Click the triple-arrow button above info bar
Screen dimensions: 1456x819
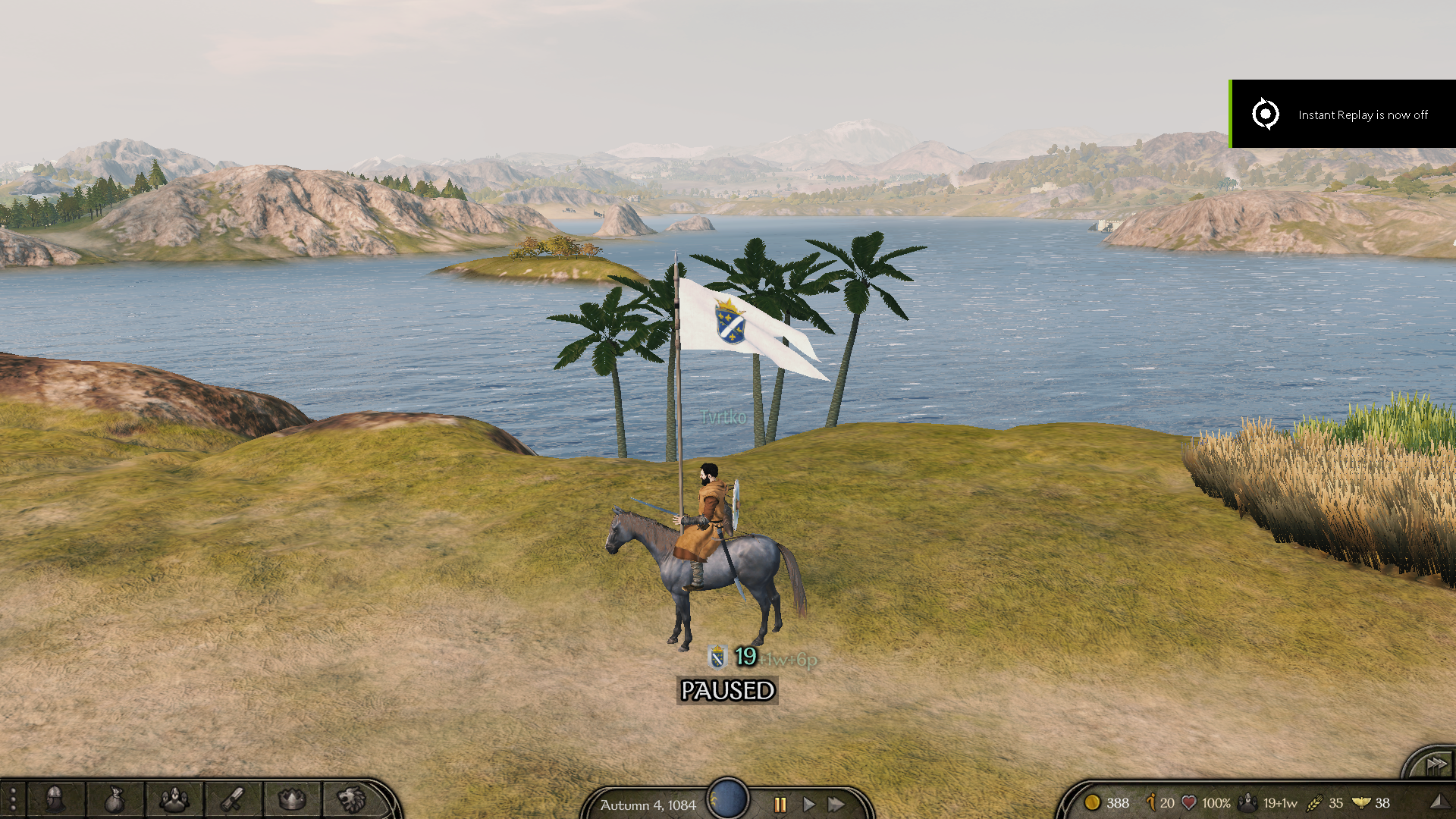coord(1435,765)
